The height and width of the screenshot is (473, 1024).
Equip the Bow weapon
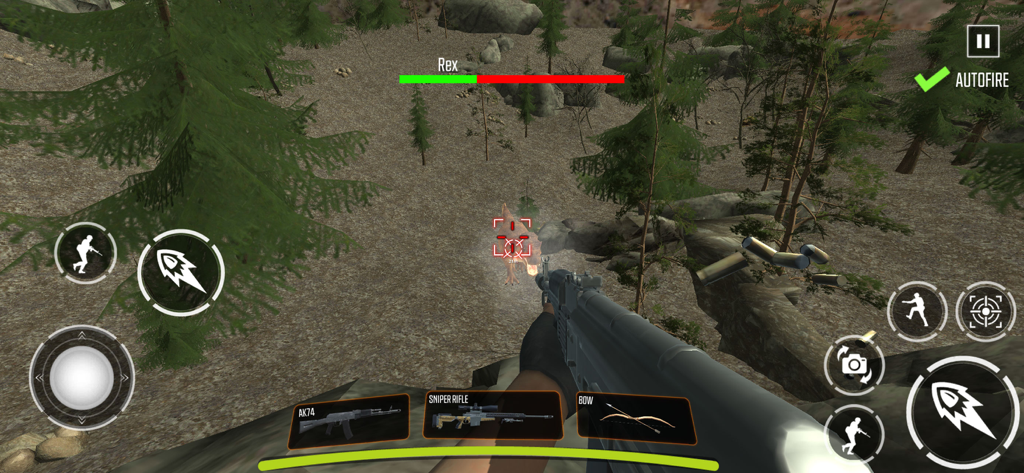coord(635,418)
